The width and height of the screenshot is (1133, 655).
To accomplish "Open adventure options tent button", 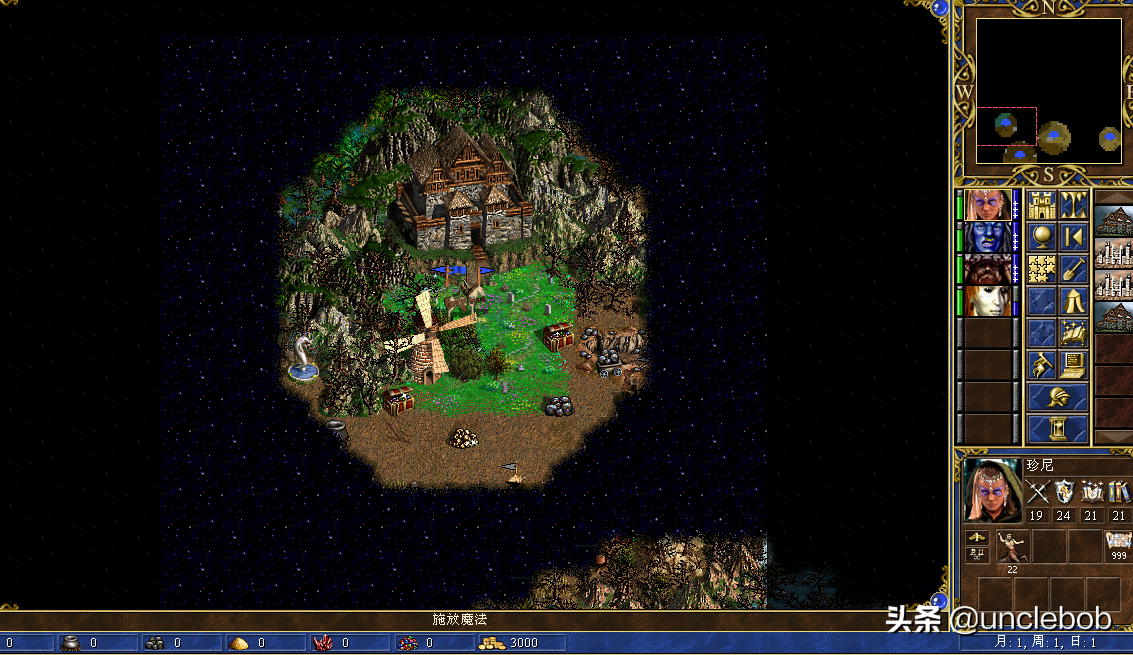I will pos(1074,301).
